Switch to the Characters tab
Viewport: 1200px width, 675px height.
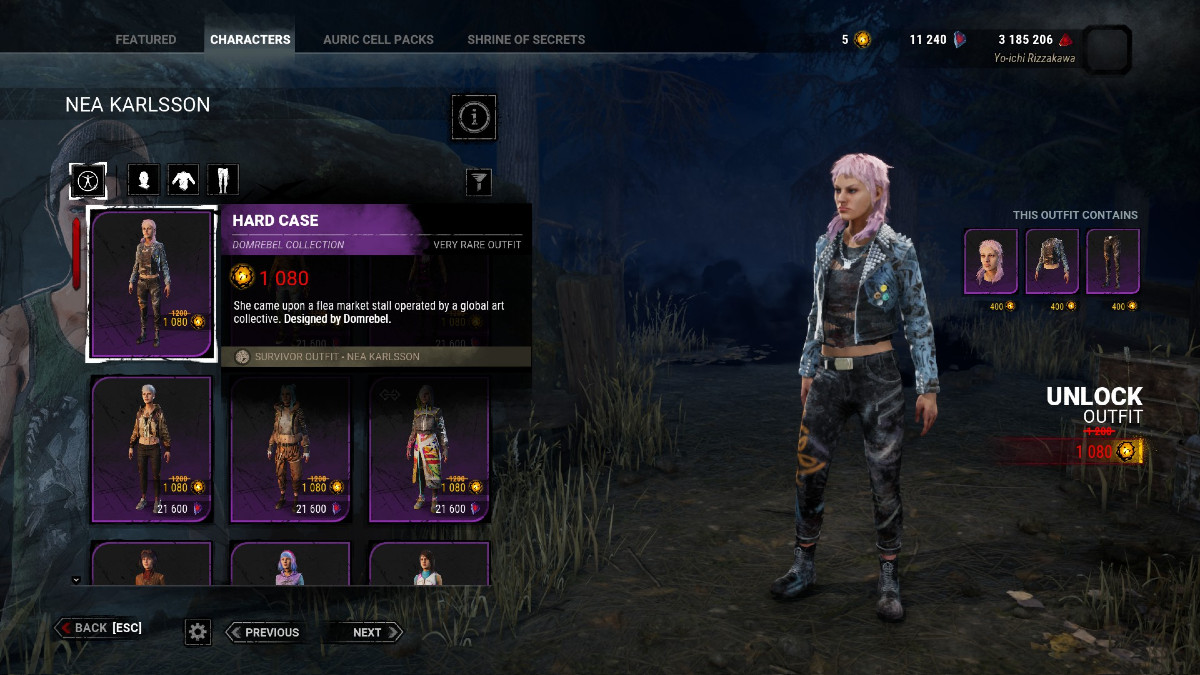[250, 40]
